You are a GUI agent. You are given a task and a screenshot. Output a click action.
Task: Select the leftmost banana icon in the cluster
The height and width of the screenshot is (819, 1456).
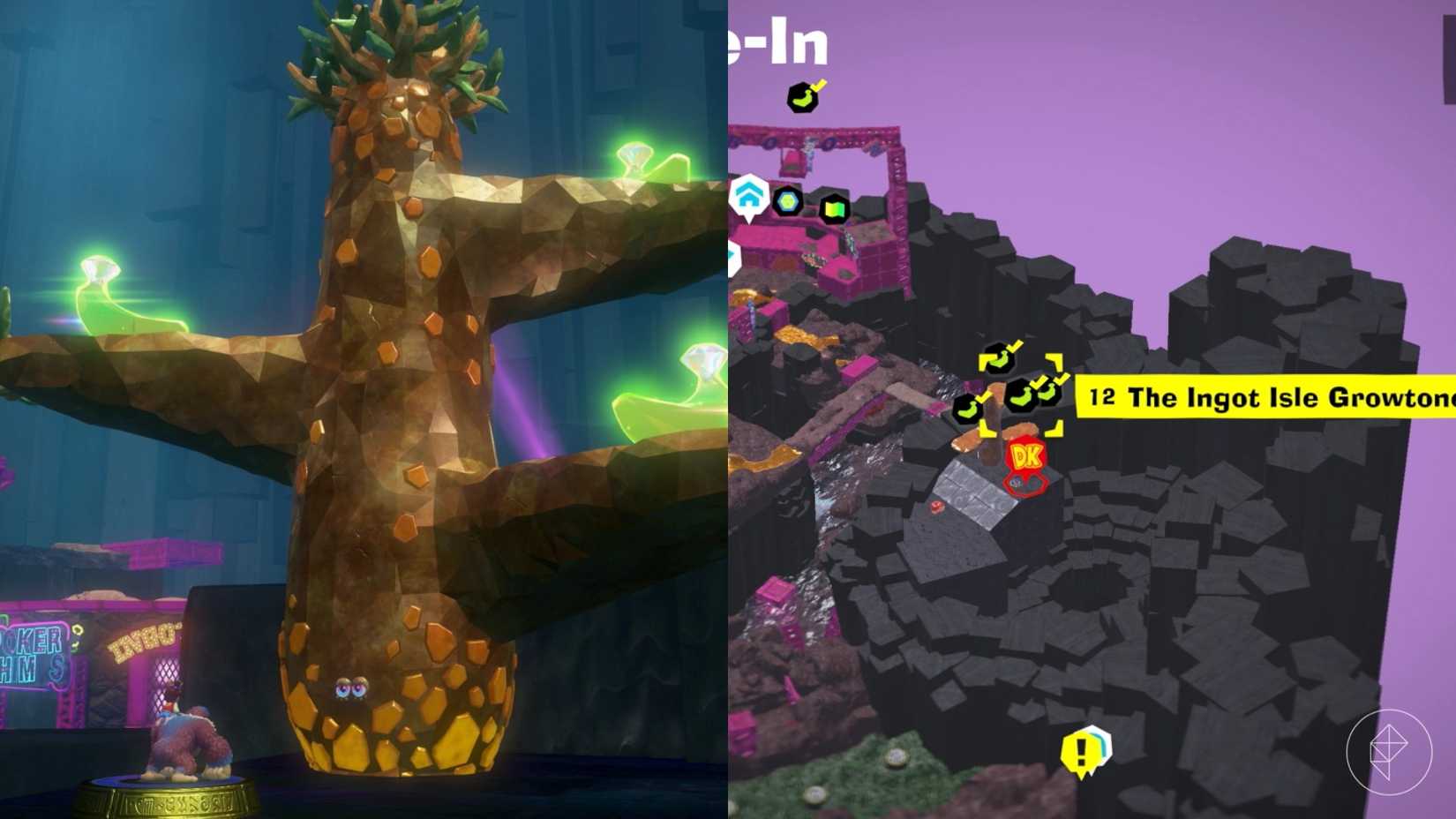tap(971, 408)
